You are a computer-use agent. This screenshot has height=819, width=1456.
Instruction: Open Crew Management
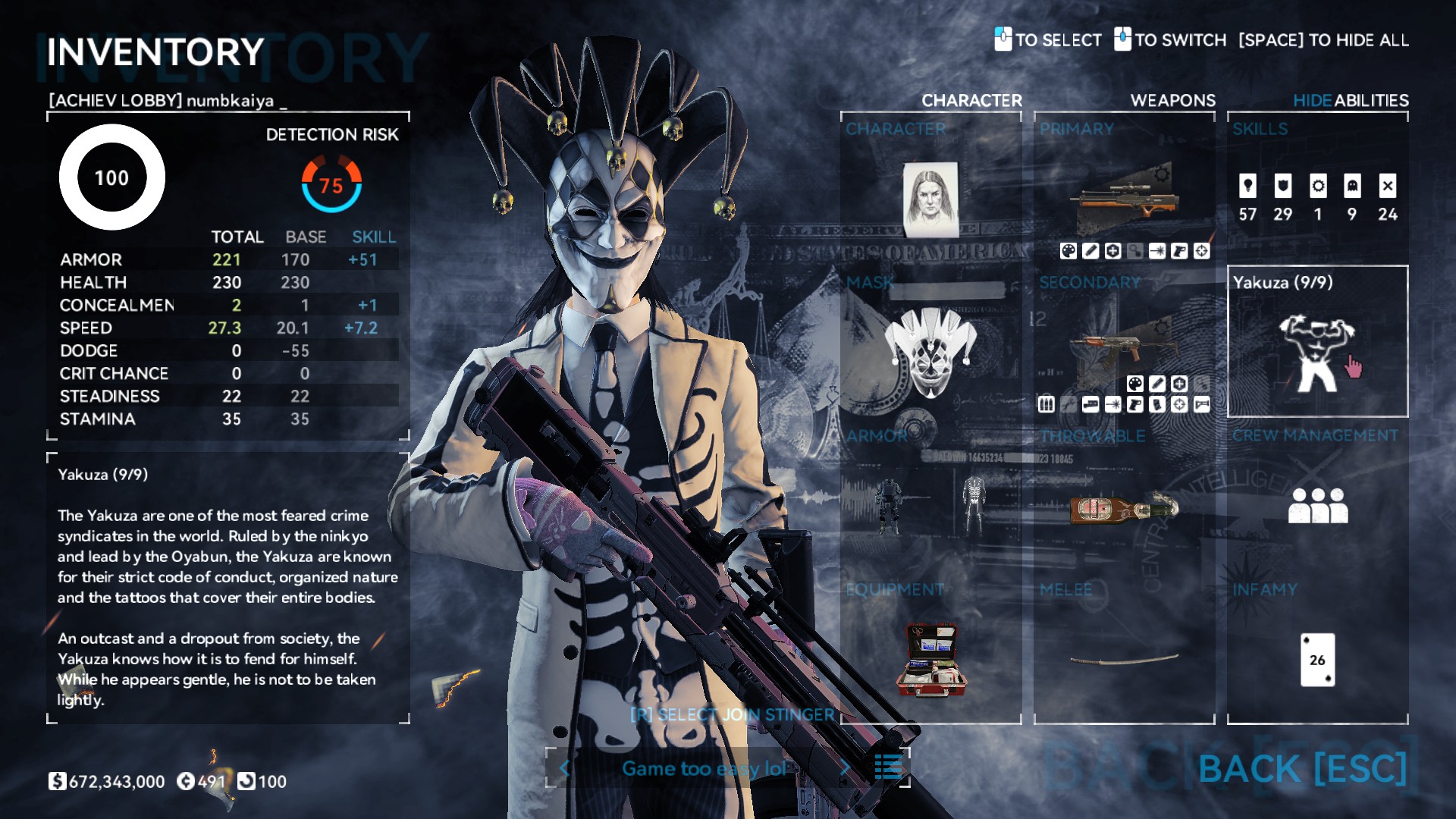pyautogui.click(x=1317, y=504)
